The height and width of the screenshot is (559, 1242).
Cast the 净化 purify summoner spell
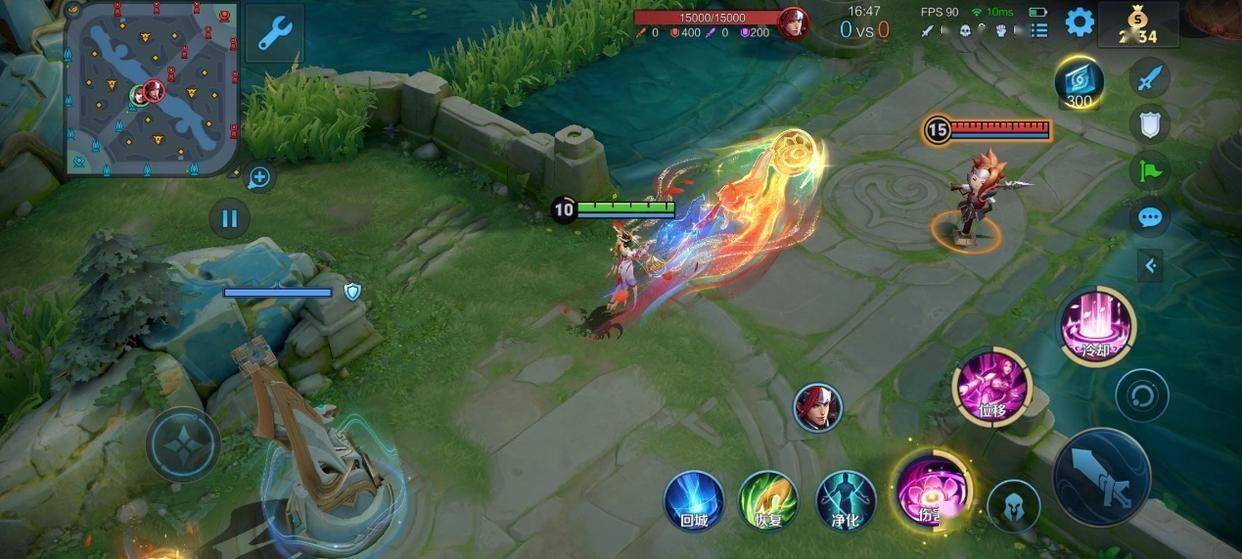point(846,501)
